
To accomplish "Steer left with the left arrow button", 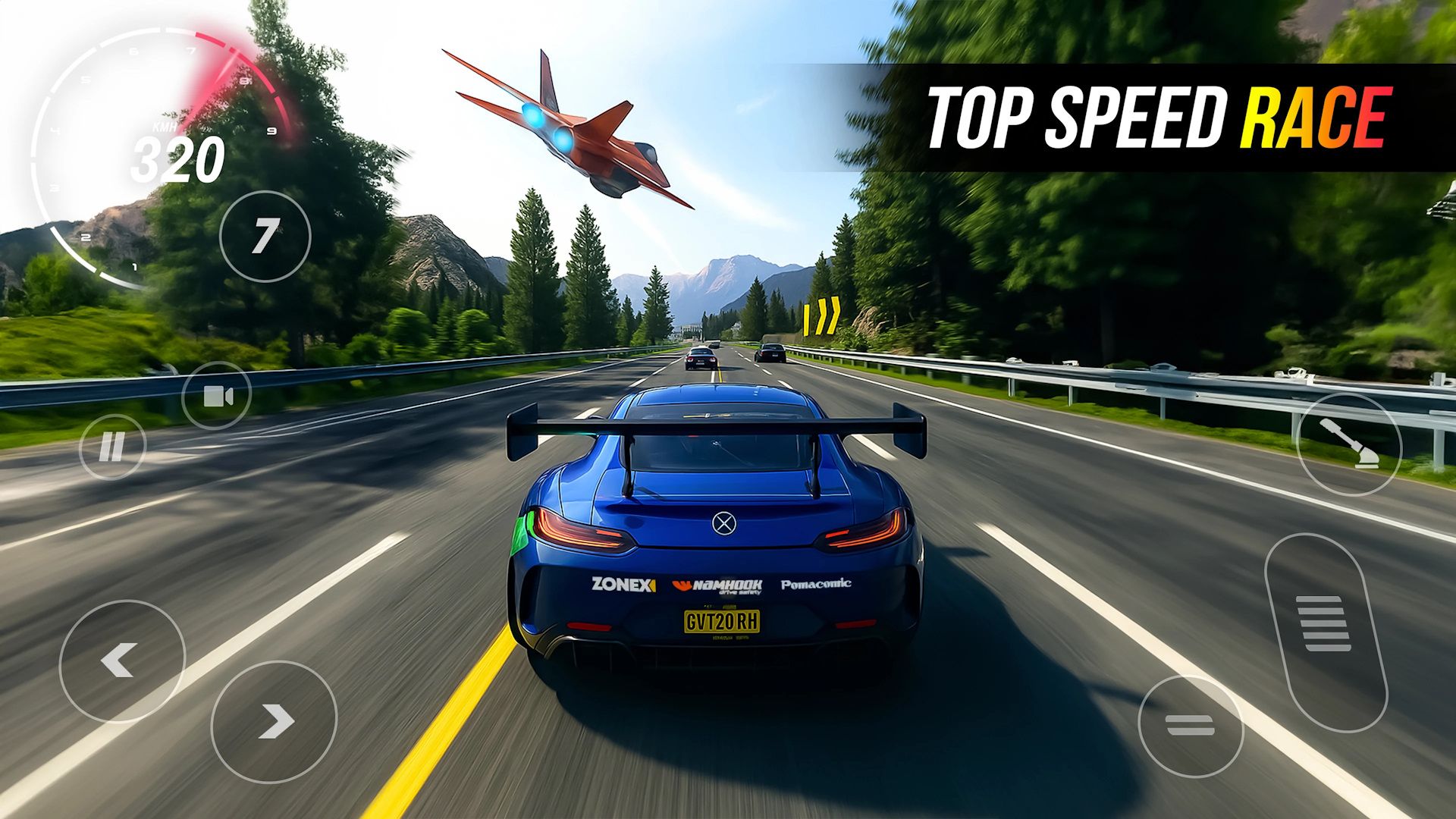I will coord(122,661).
